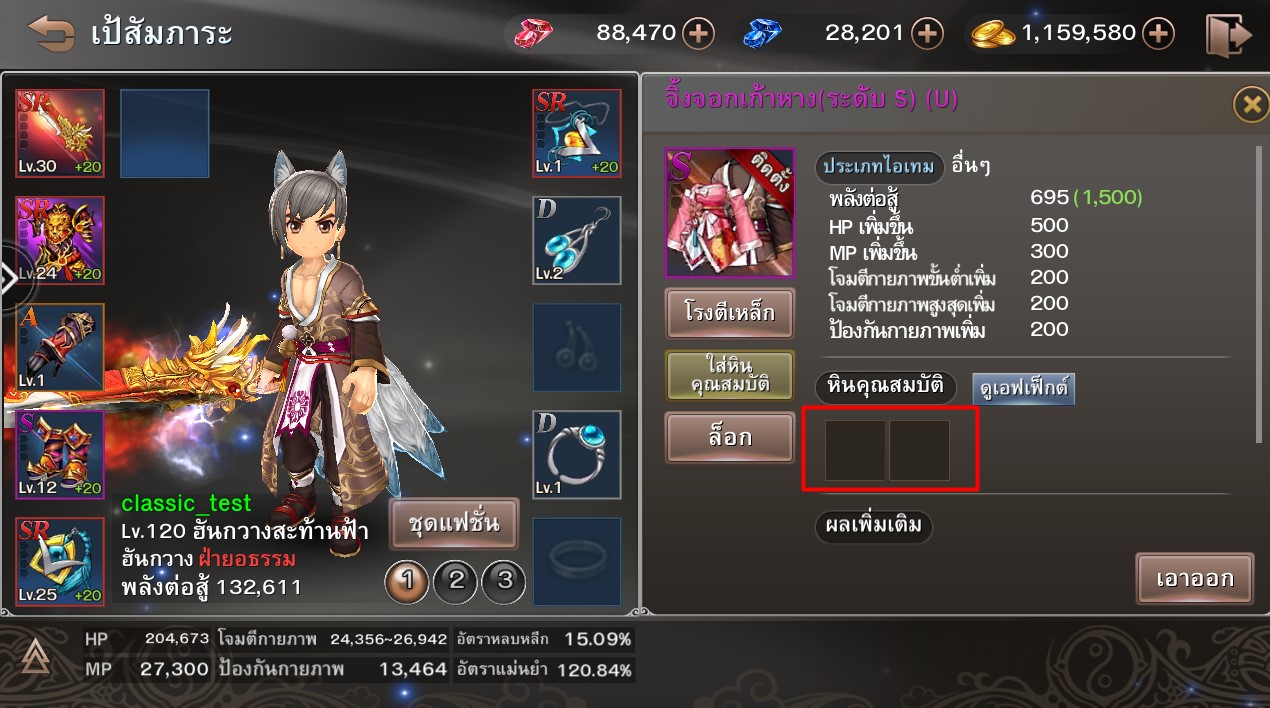1270x708 pixels.
Task: Add more blue gems with plus button
Action: click(928, 34)
